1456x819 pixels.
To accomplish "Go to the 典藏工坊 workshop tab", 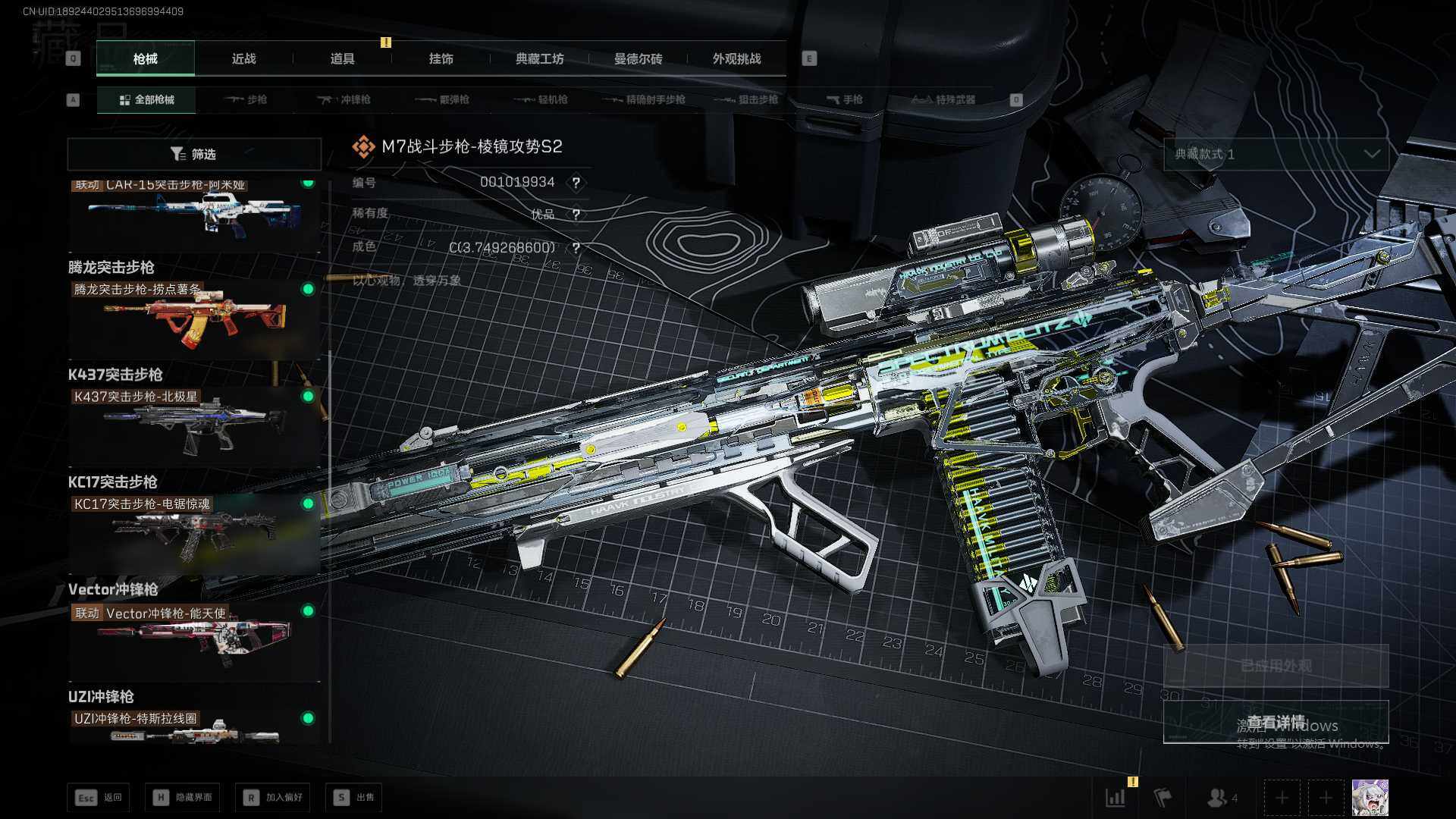I will (539, 58).
